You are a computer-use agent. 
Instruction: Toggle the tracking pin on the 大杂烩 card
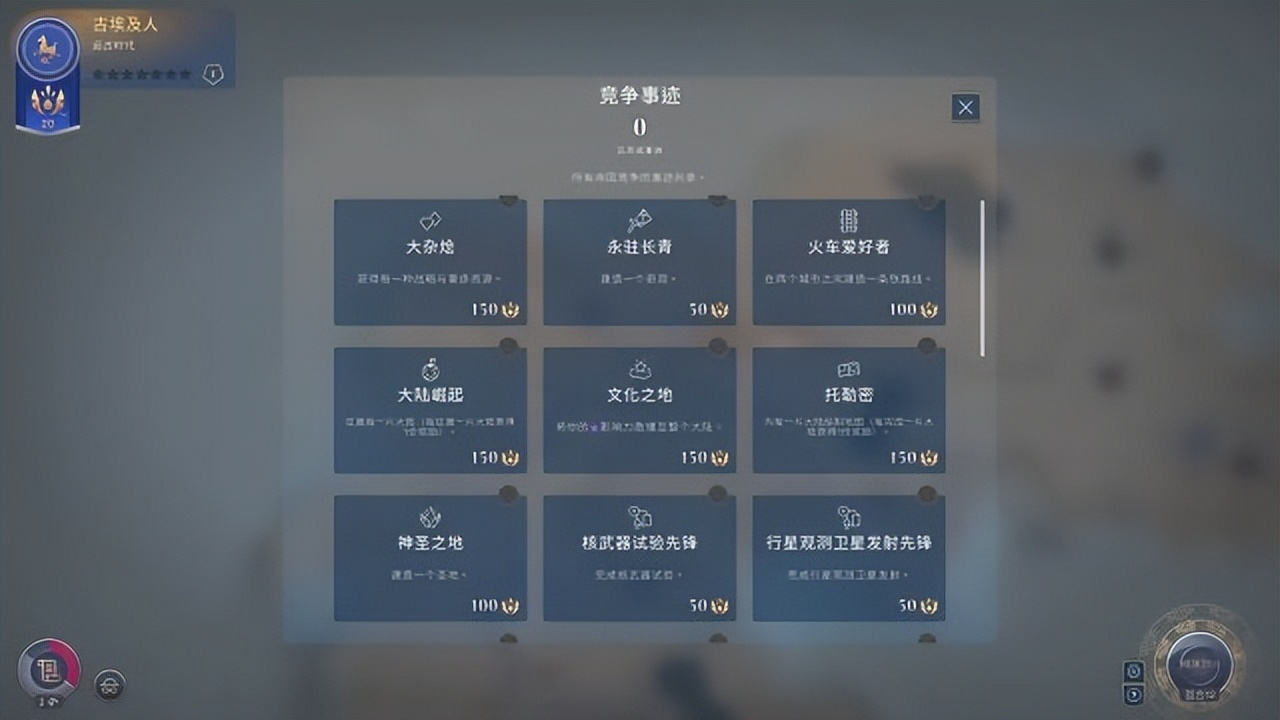[x=509, y=199]
